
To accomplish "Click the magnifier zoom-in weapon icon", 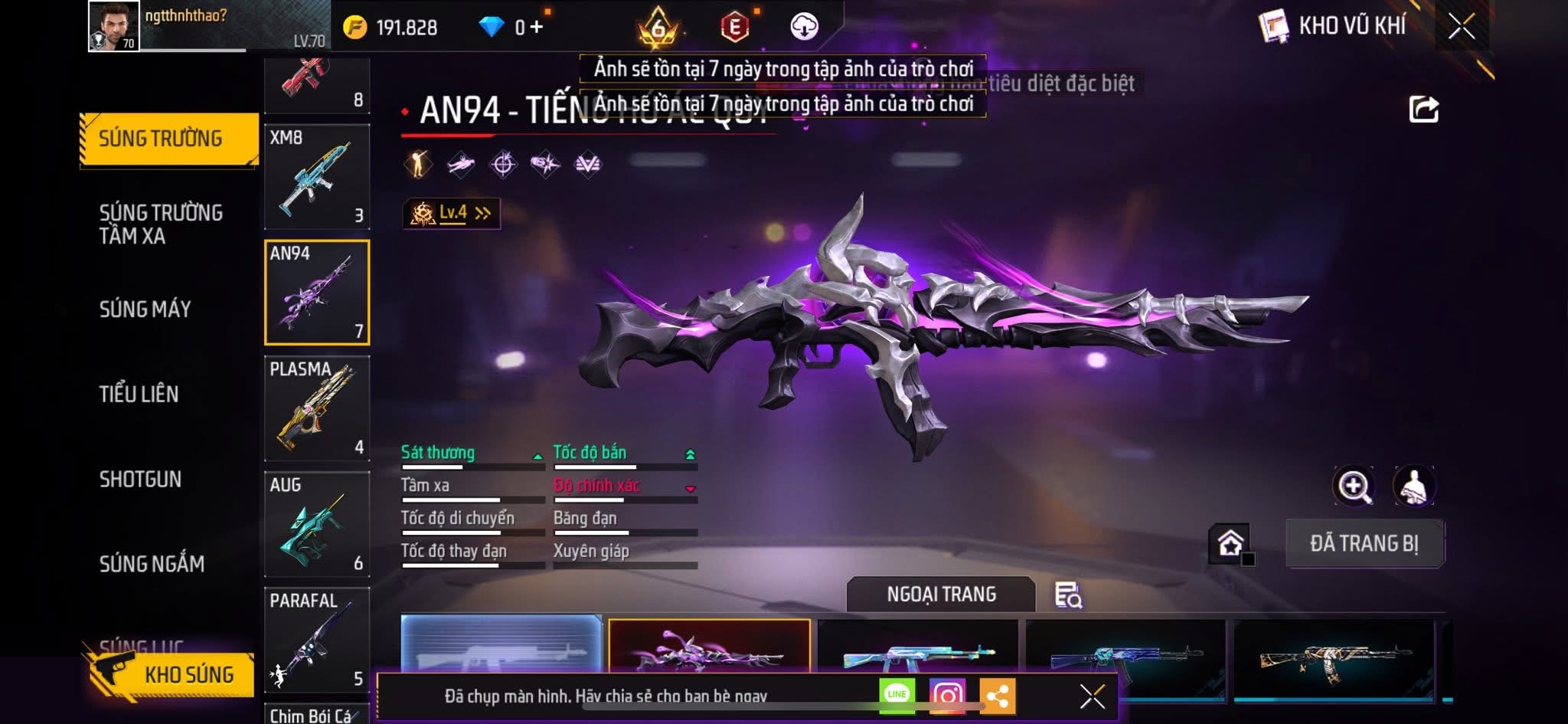I will coord(1354,486).
